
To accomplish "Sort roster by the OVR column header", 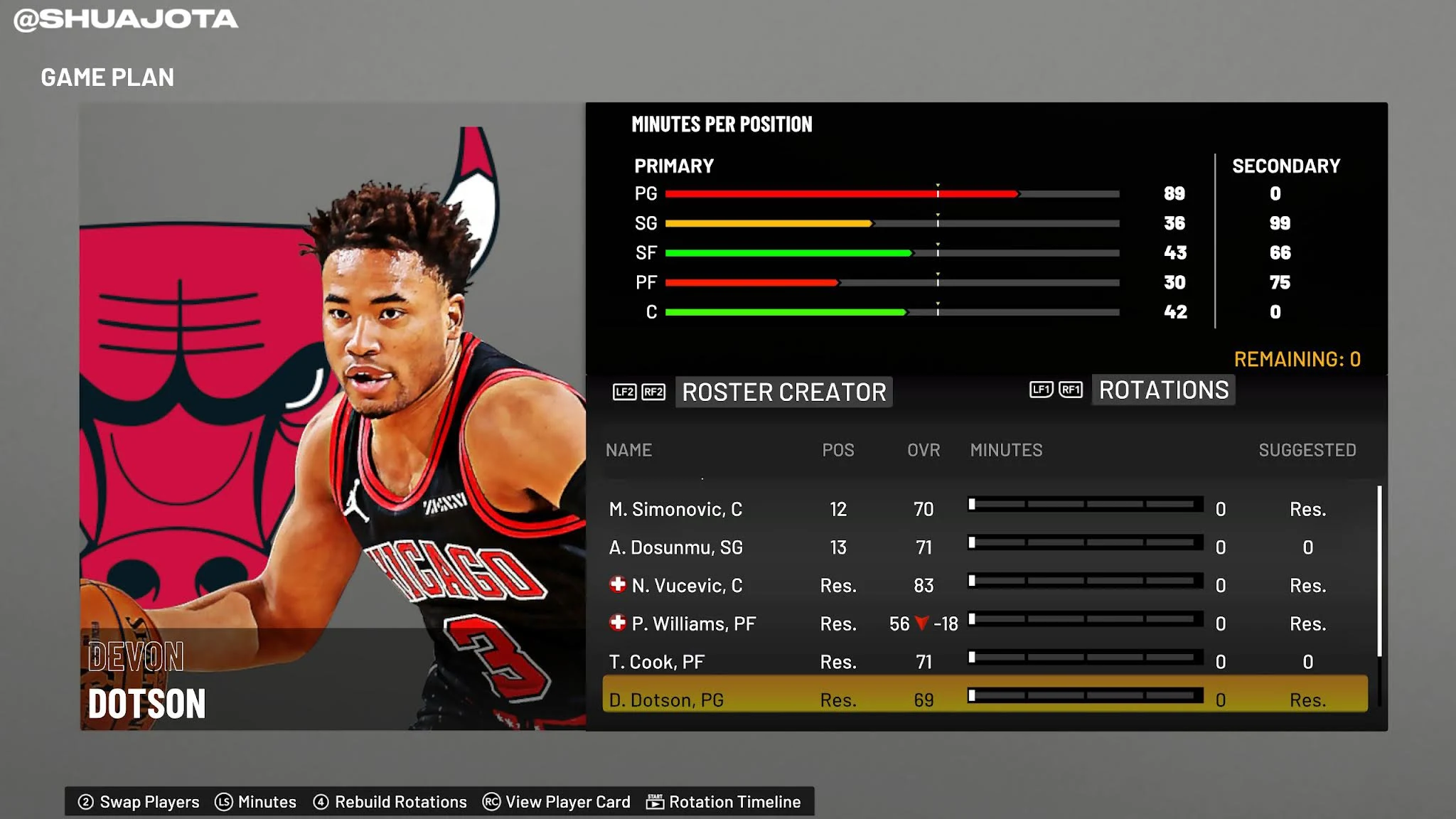I will 924,450.
